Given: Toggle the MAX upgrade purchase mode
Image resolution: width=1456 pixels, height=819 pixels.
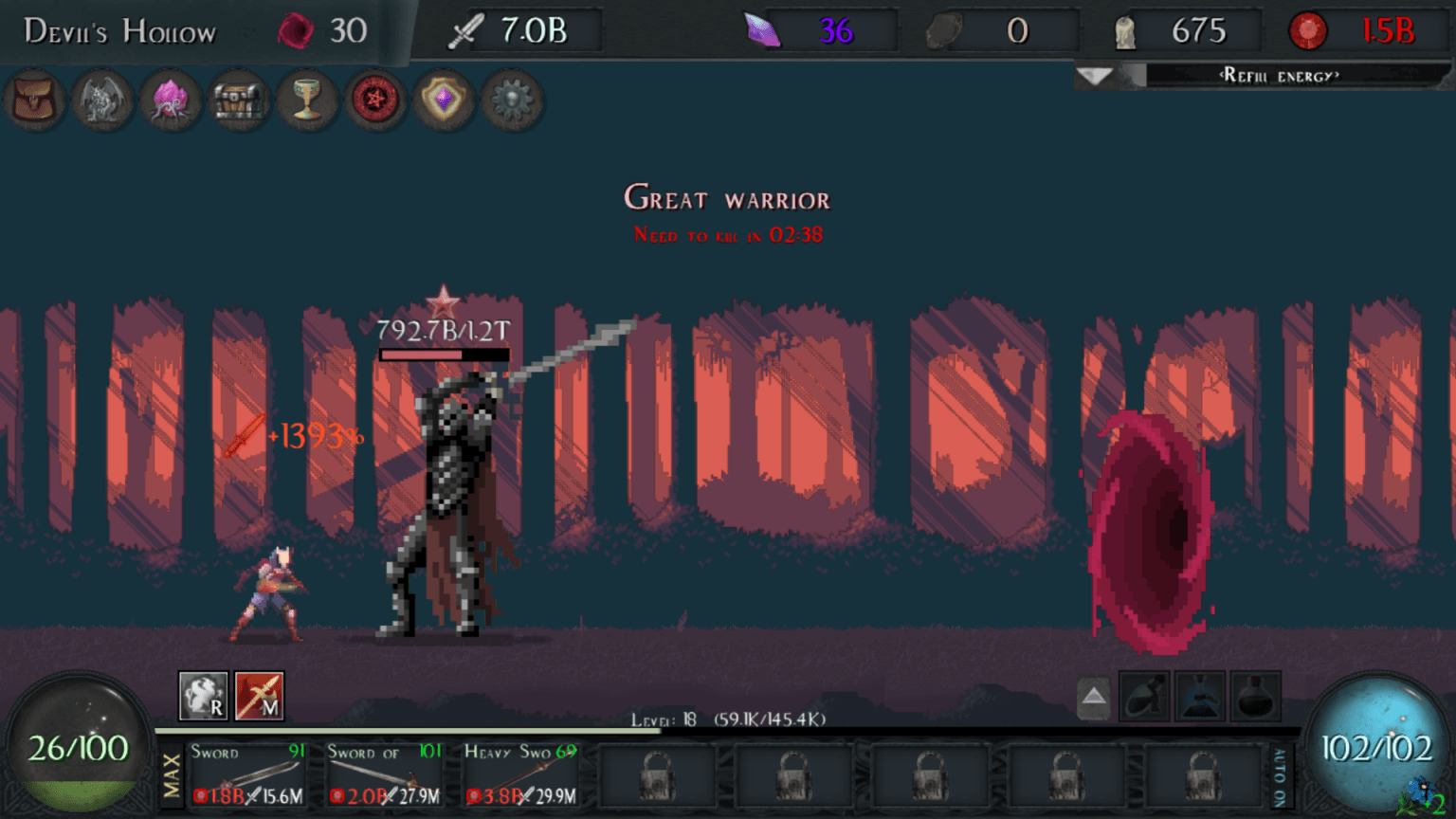Looking at the screenshot, I should (173, 777).
